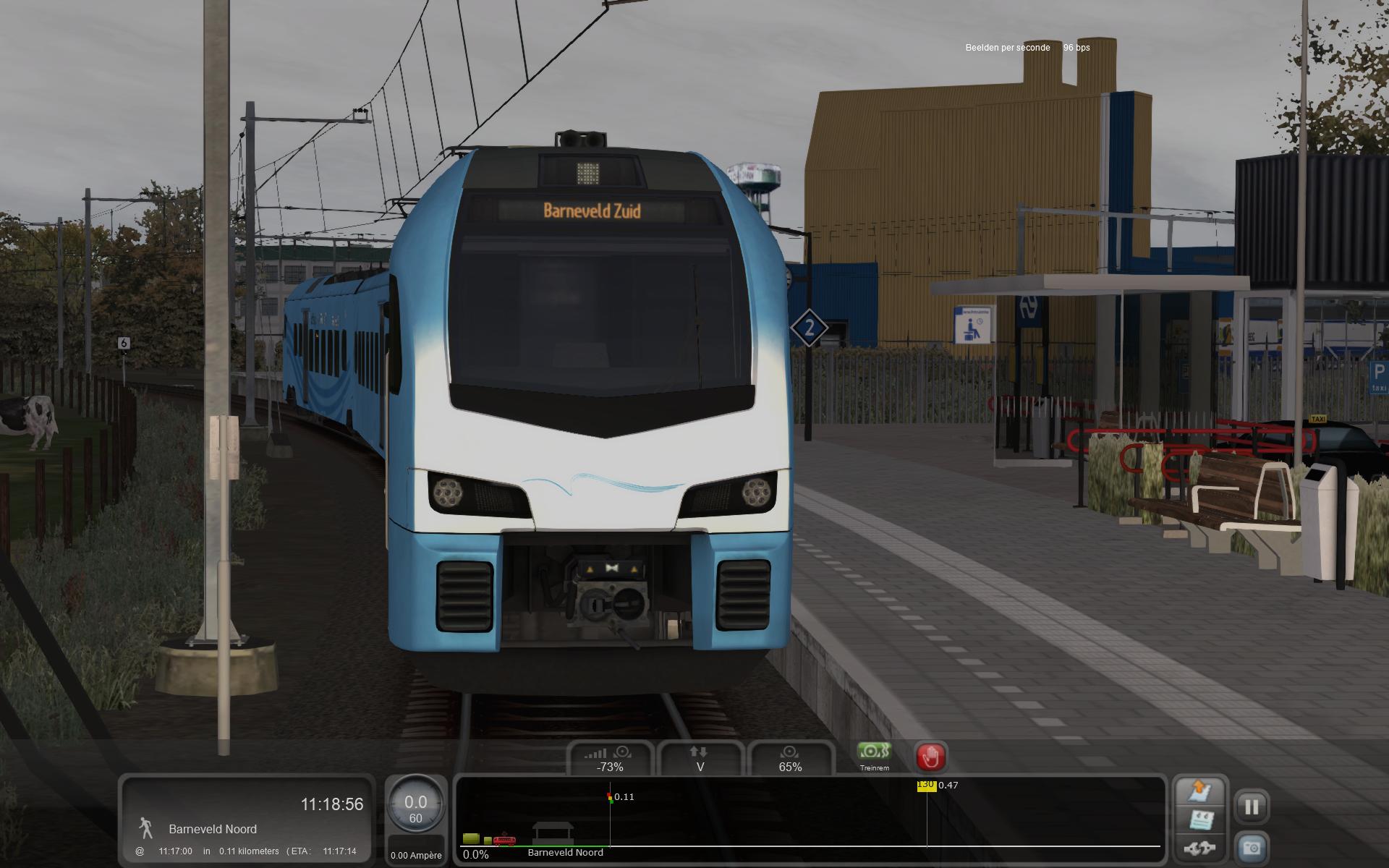
Task: Click the signal marker at 0.11 km
Action: click(610, 798)
